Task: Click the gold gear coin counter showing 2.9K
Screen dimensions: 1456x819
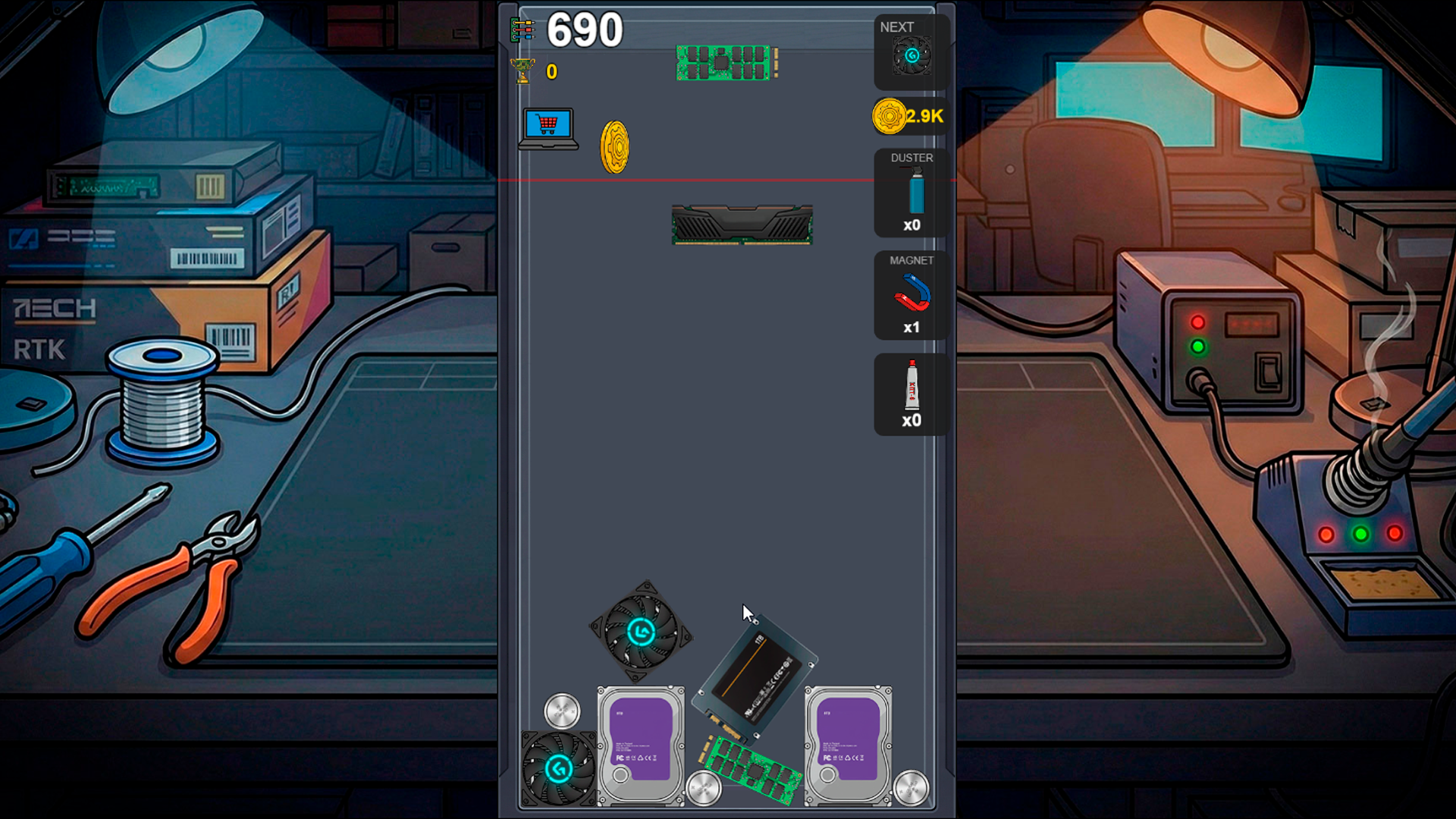Action: 907,117
